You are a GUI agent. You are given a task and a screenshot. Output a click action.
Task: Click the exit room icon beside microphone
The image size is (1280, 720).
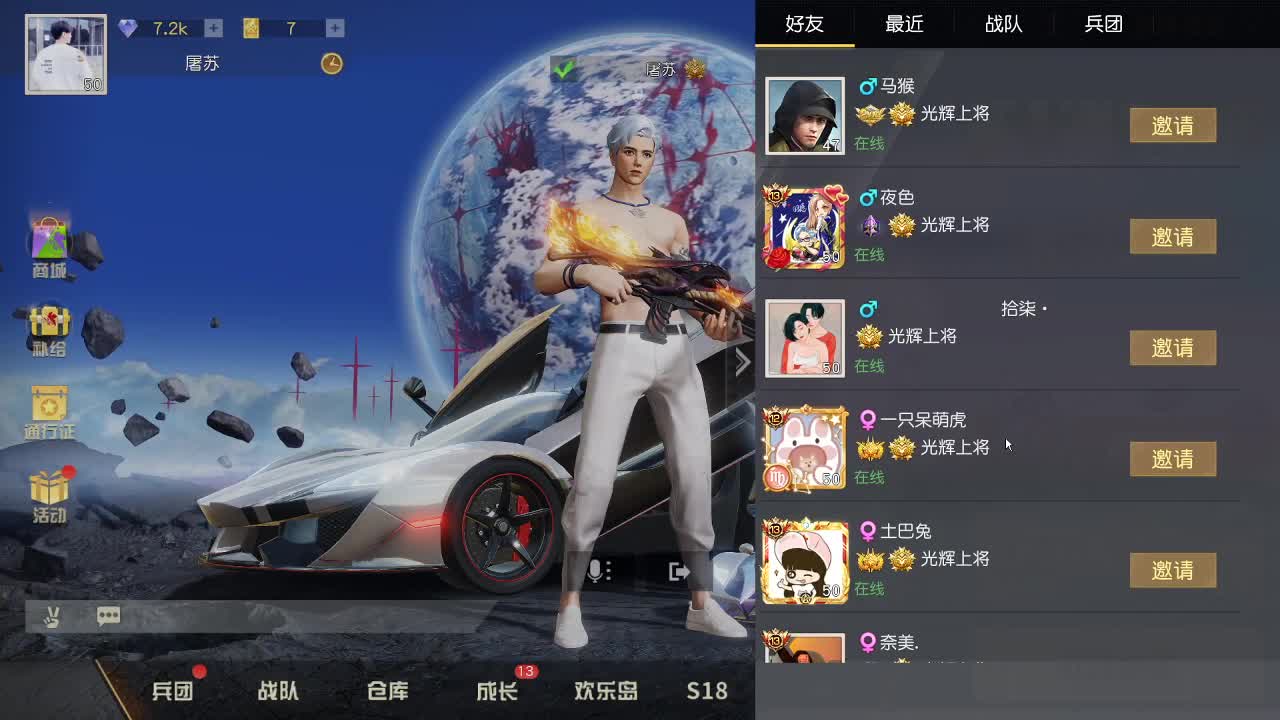tap(676, 570)
